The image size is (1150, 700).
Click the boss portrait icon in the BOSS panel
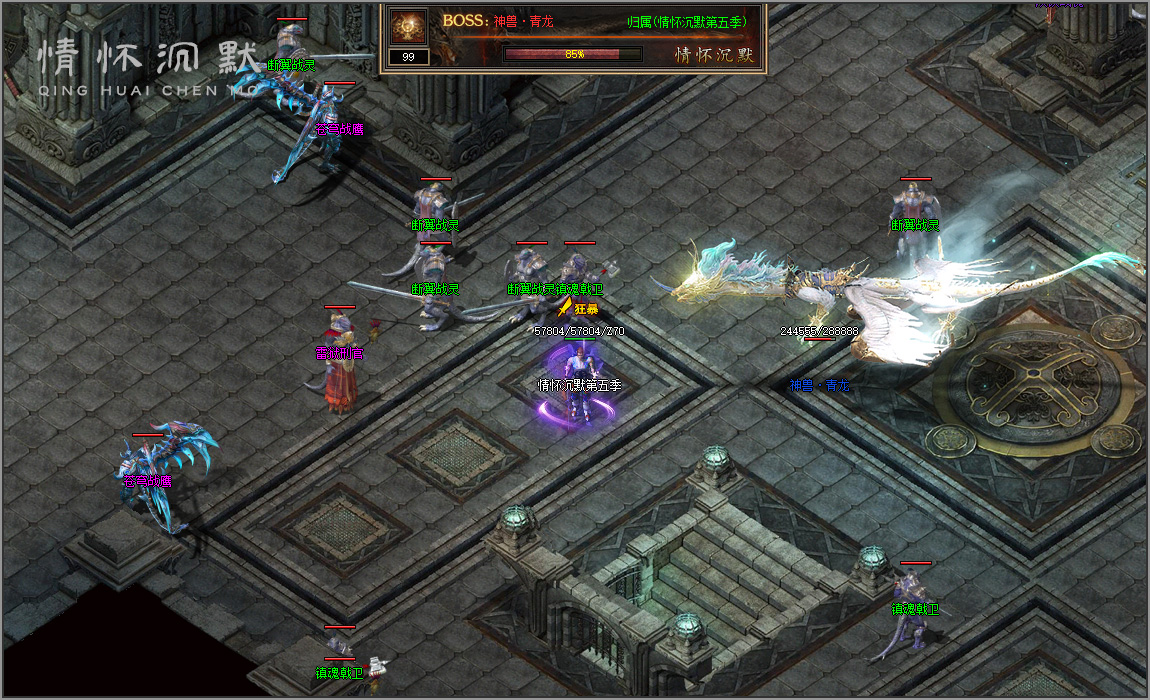click(408, 26)
